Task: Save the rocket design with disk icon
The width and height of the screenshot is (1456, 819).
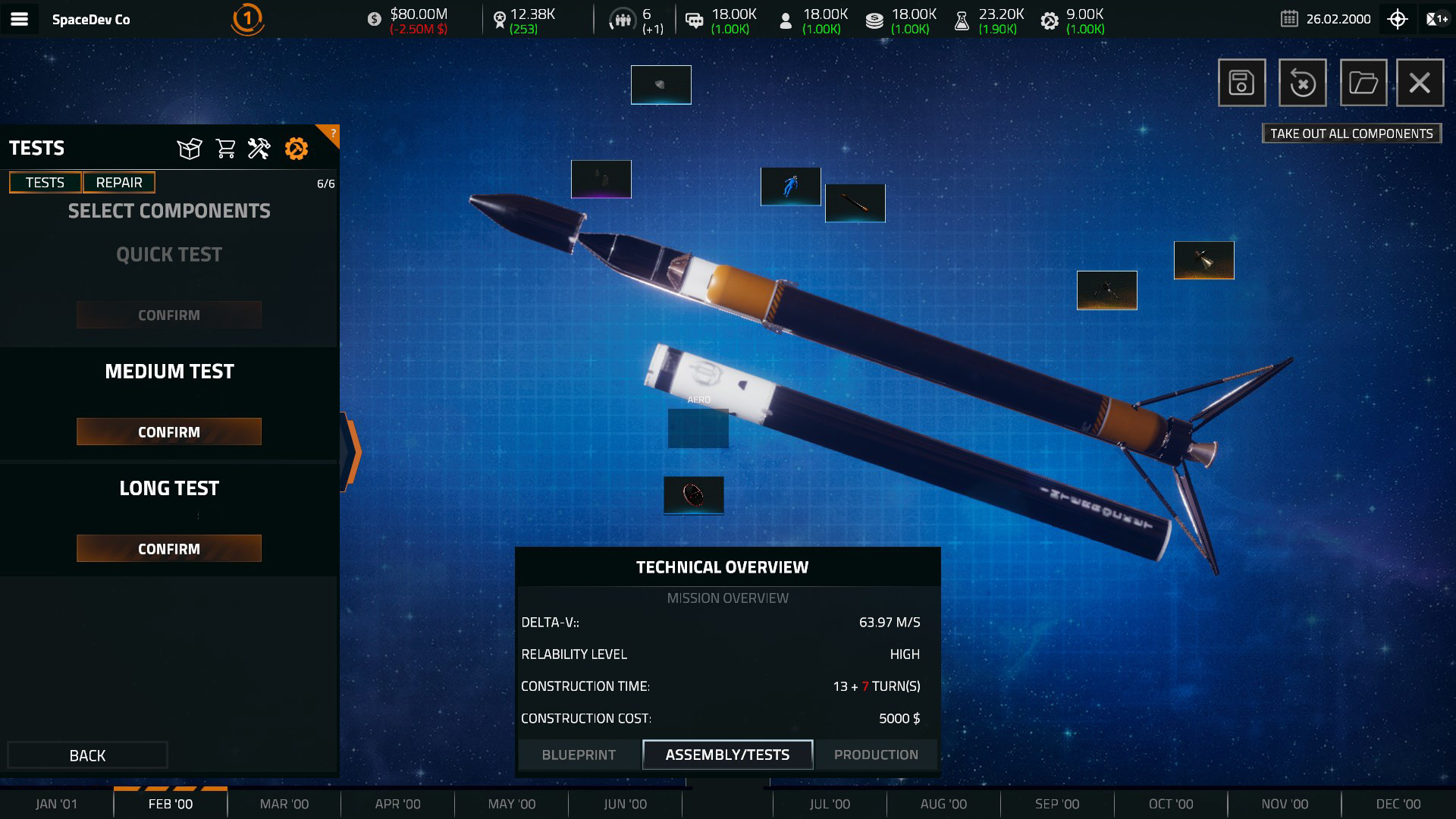Action: [x=1241, y=82]
